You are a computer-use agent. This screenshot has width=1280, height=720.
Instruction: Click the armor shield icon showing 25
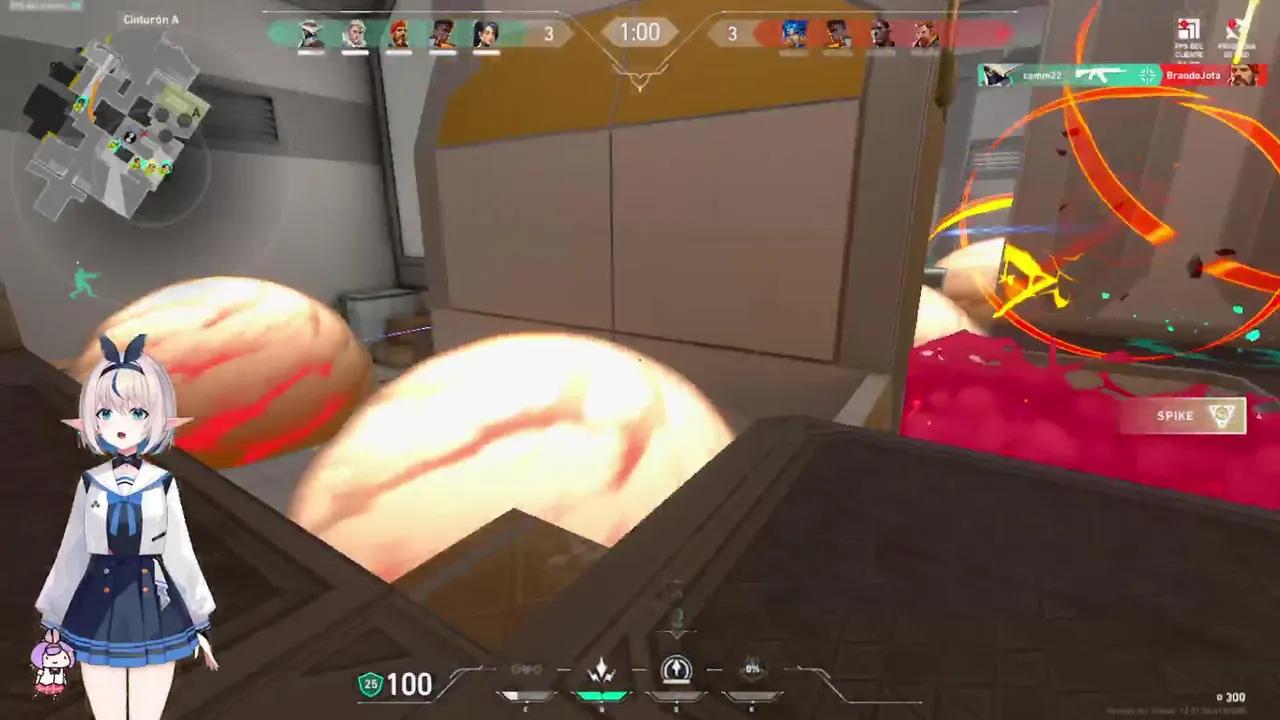coord(369,686)
